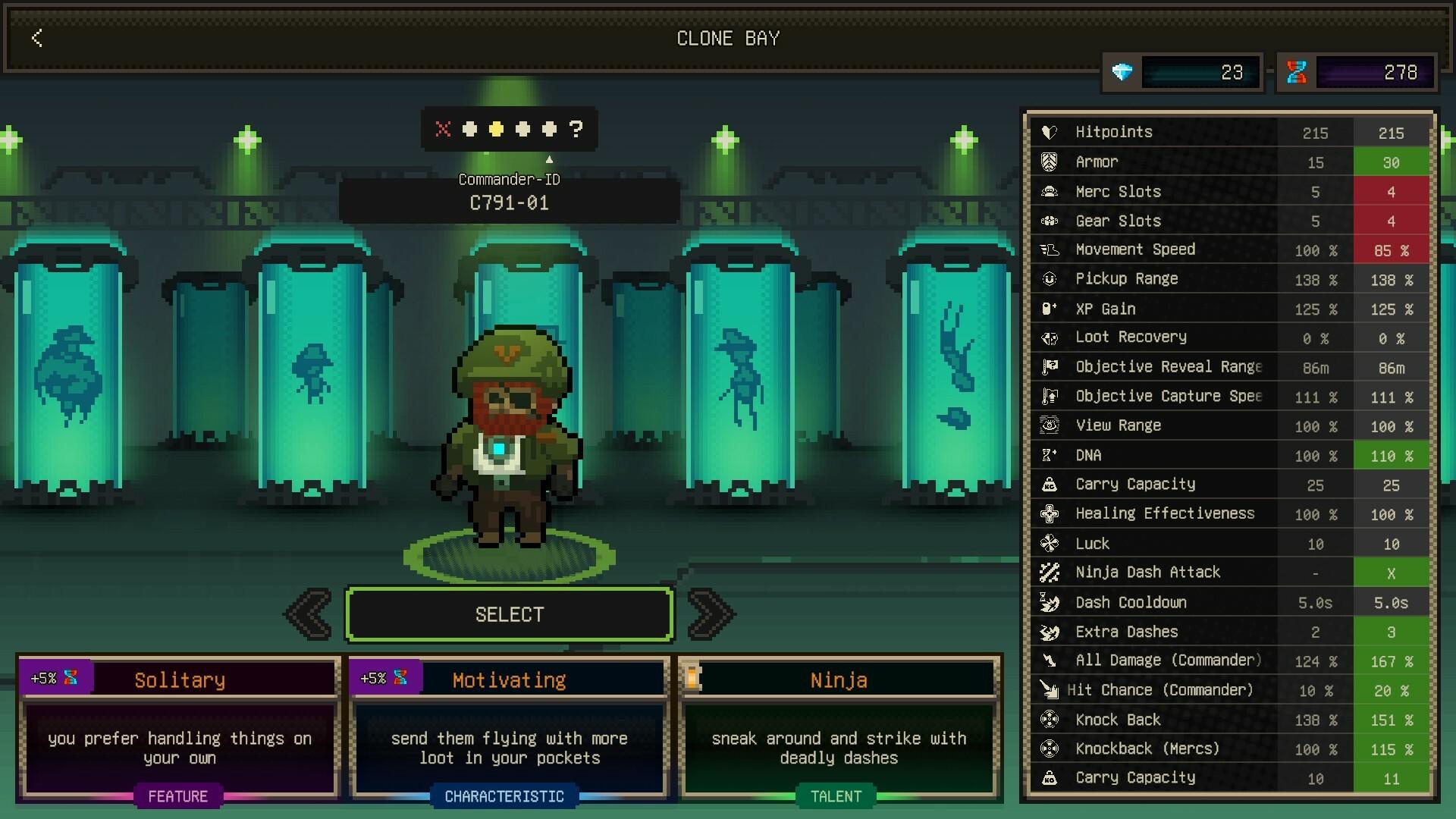Click the Pickup Range magnet icon
This screenshot has height=819, width=1456.
[1050, 279]
